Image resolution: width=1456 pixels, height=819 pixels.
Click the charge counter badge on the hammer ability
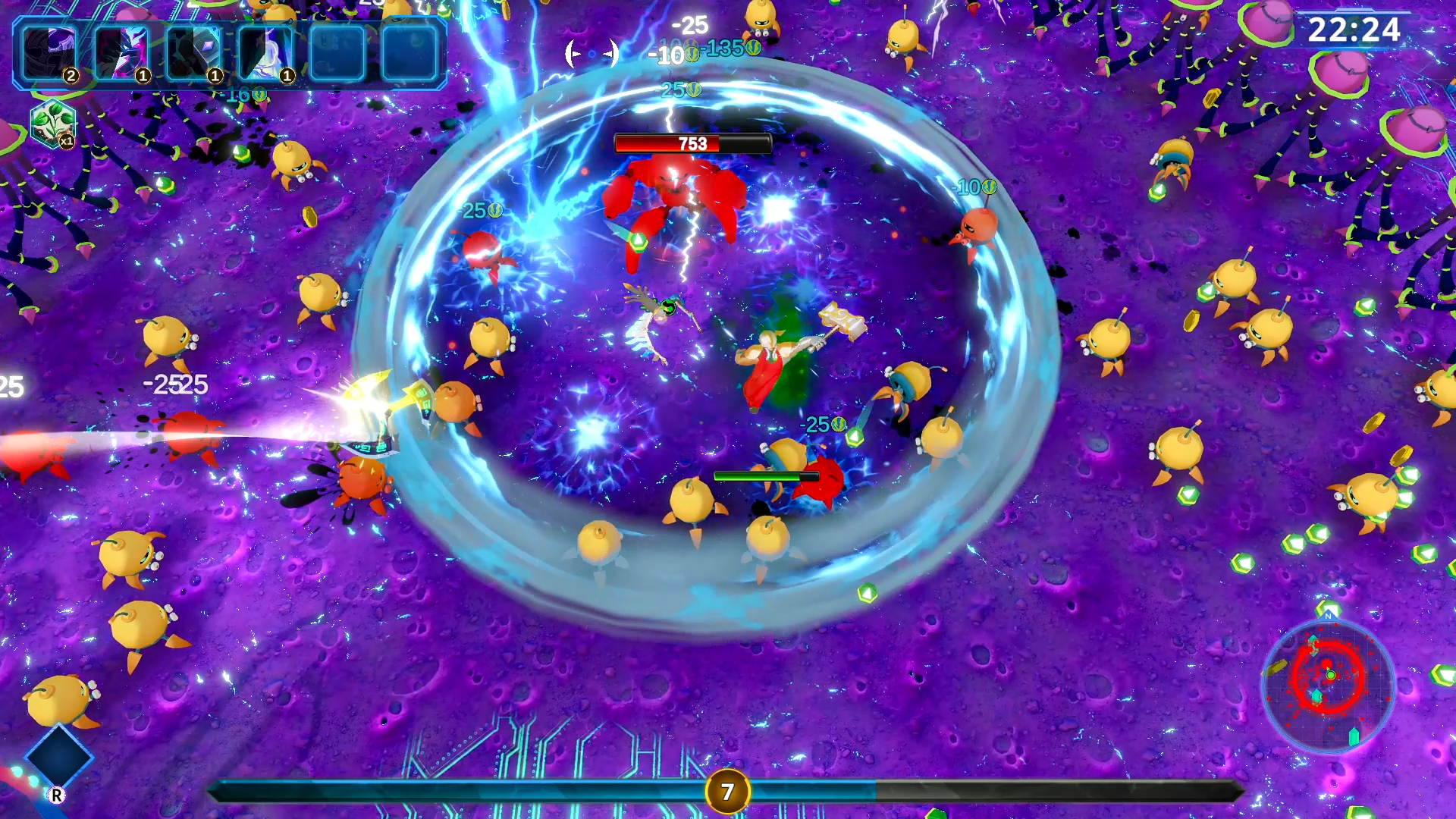(215, 75)
